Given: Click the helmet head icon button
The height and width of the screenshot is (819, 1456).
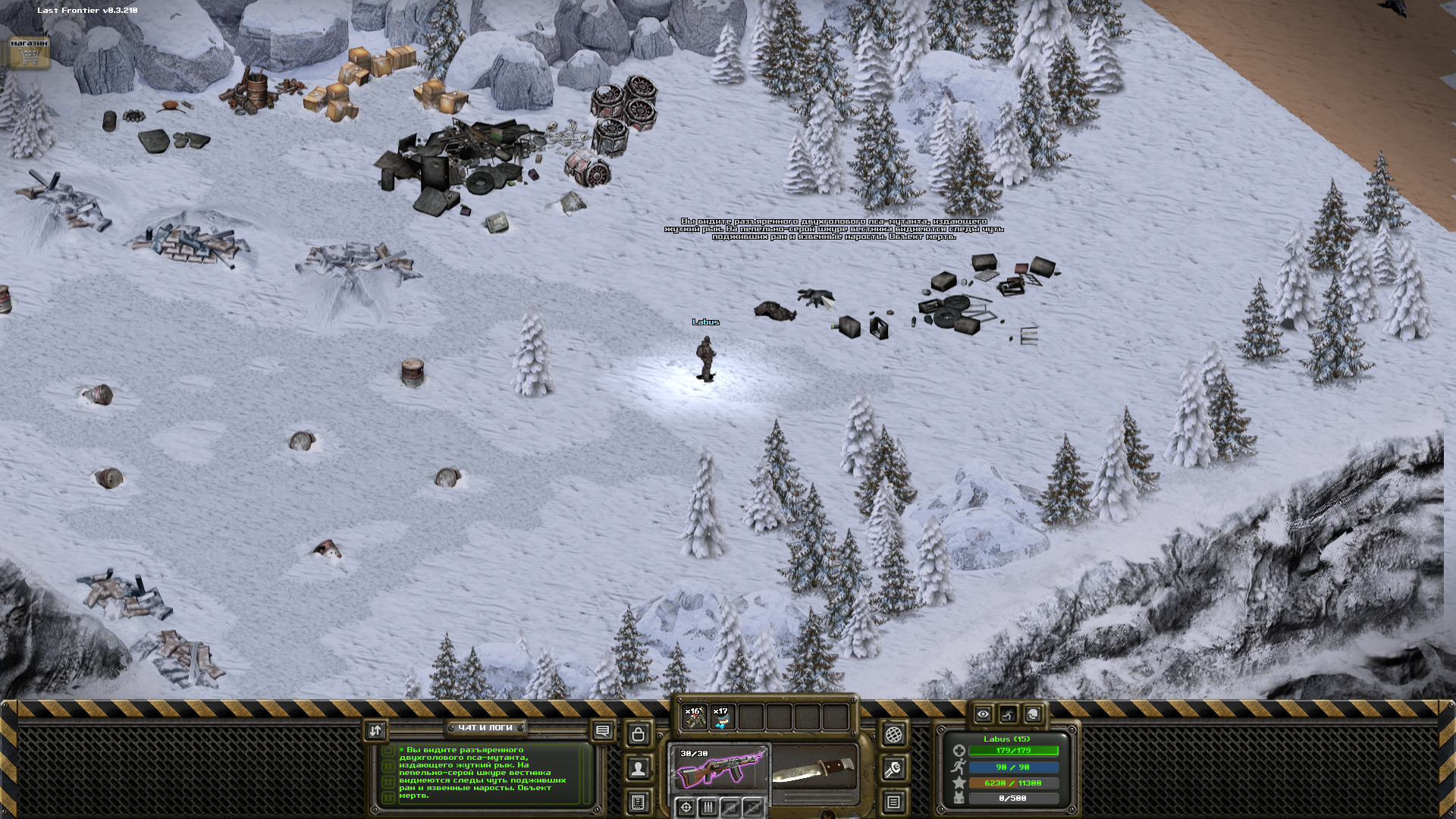Looking at the screenshot, I should pos(1033,714).
